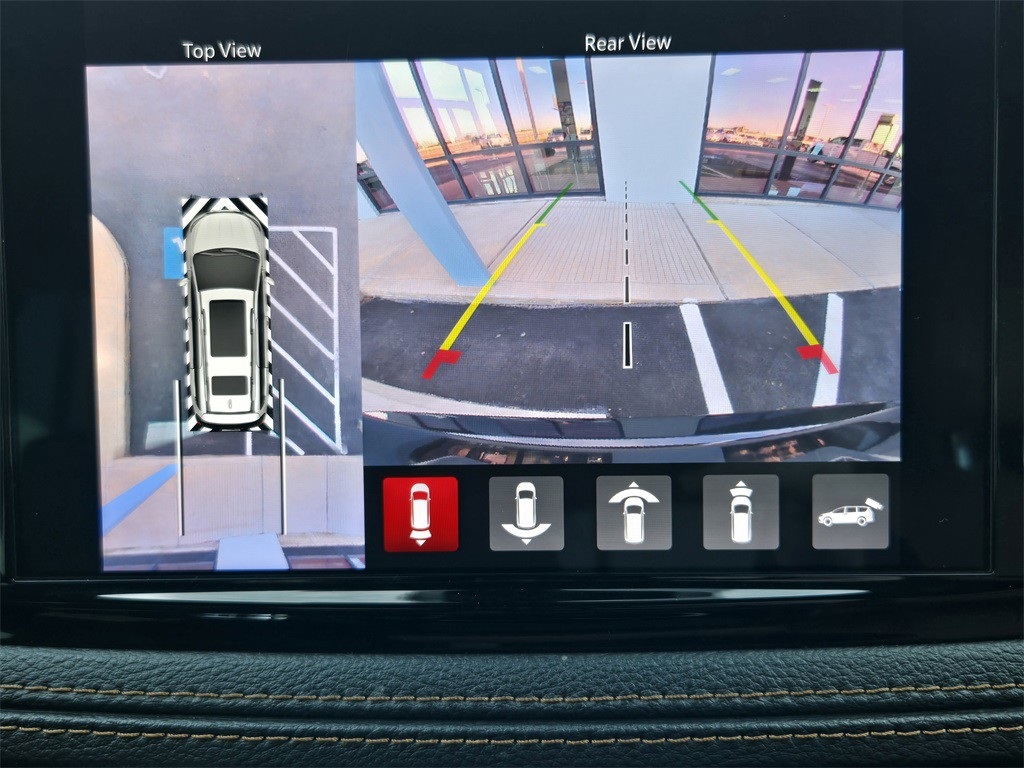1024x768 pixels.
Task: Open the side-profile car cargo camera view
Action: (849, 513)
